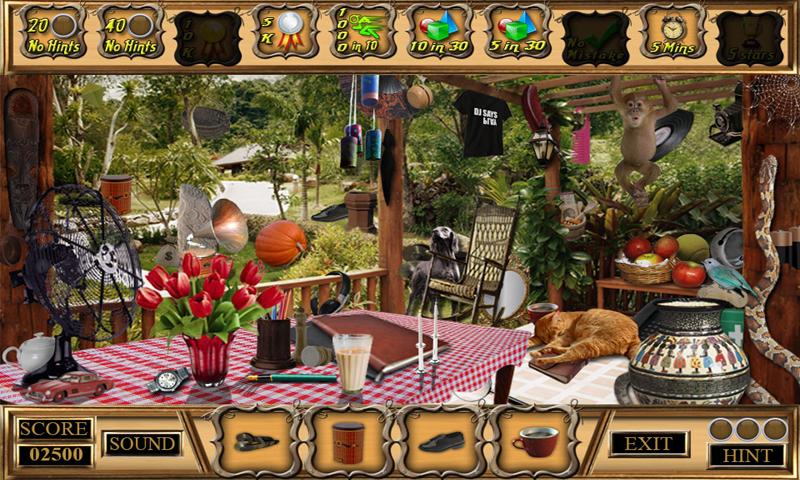Open the 5 stars trophy achievement
This screenshot has height=480, width=800.
(748, 36)
